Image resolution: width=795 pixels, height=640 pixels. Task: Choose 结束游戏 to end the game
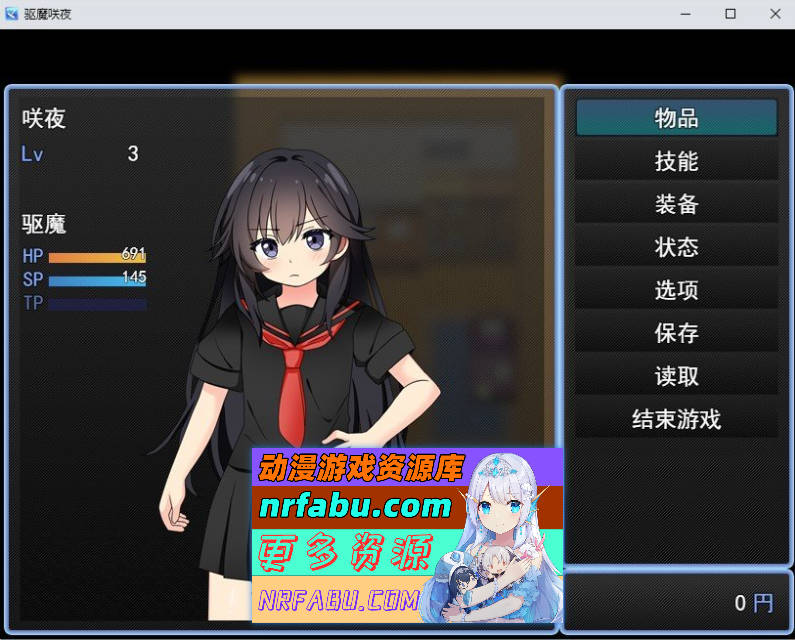click(676, 419)
